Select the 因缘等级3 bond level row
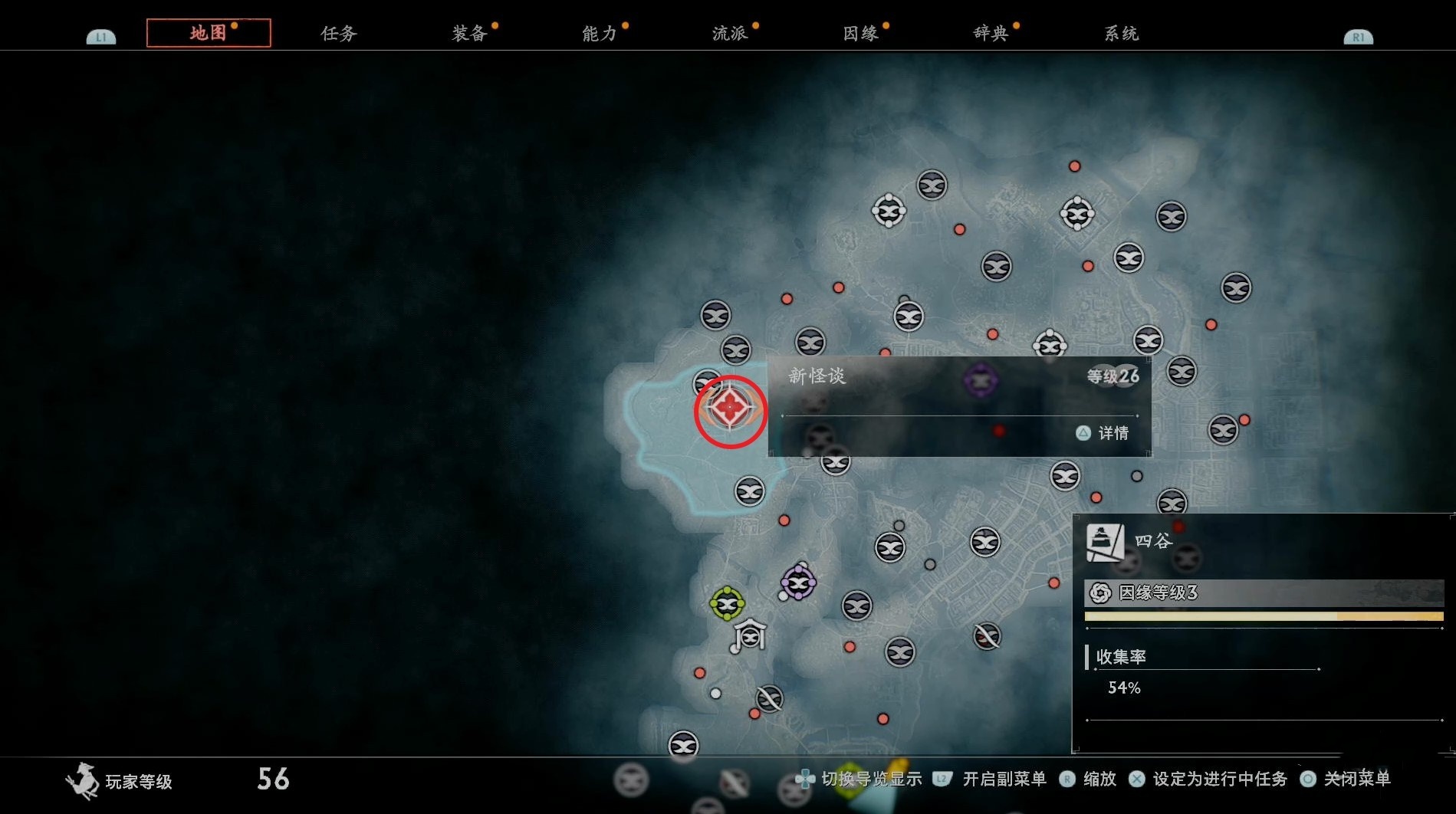The image size is (1456, 814). coord(1264,592)
